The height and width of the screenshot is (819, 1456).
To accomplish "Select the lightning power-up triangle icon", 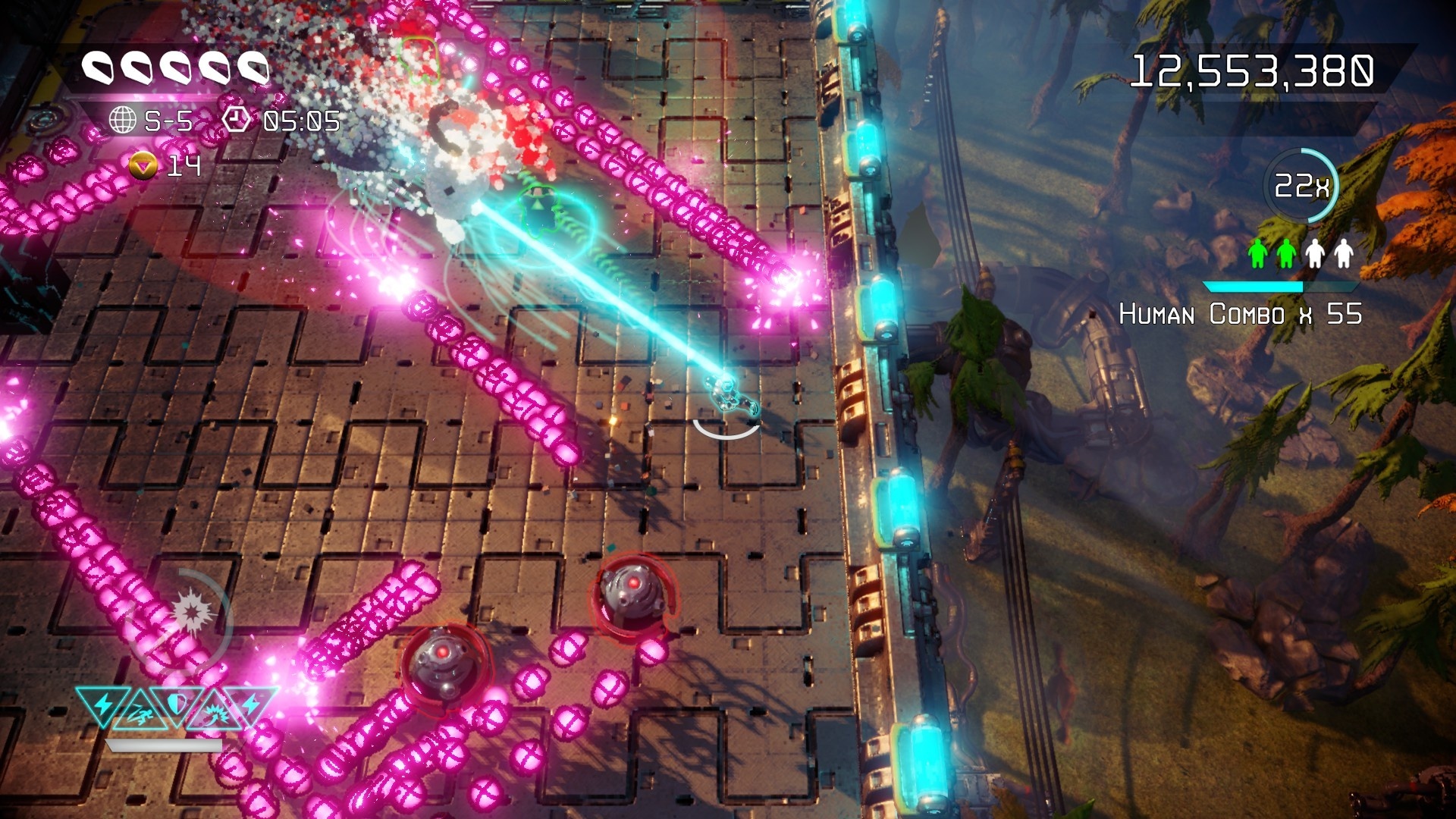I will click(104, 705).
